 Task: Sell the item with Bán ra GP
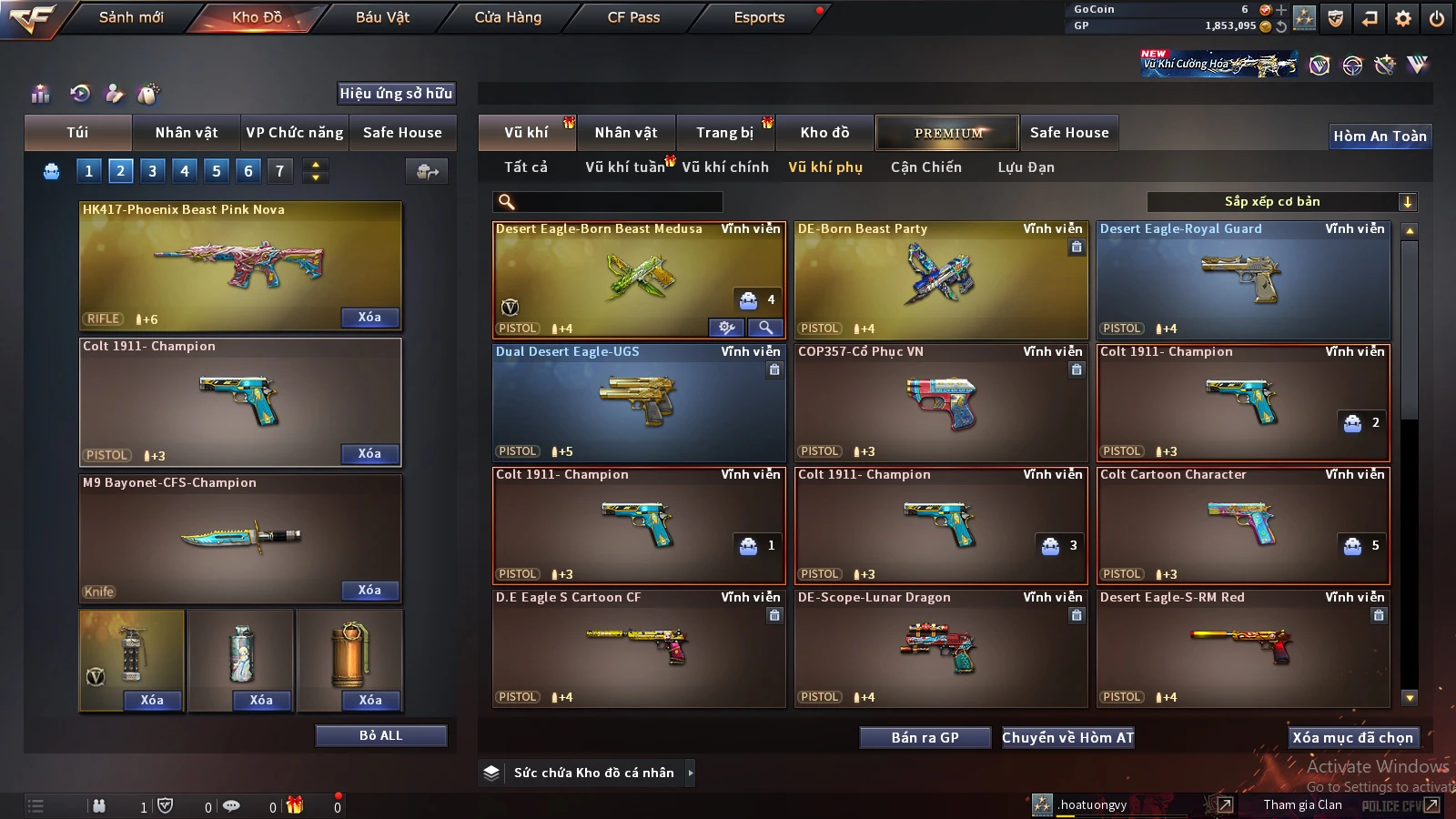point(925,738)
